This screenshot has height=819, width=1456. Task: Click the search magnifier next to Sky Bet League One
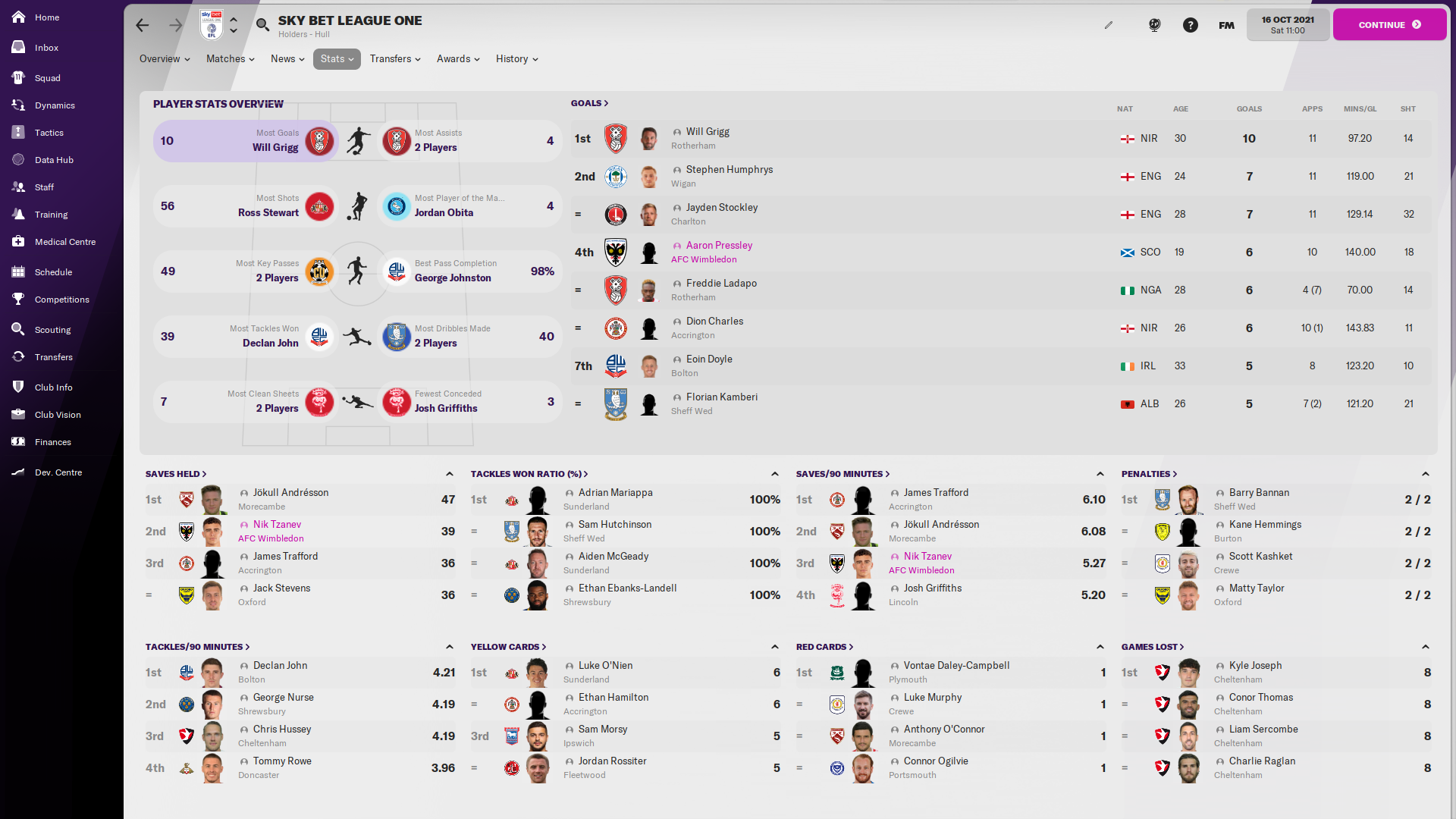pos(262,24)
